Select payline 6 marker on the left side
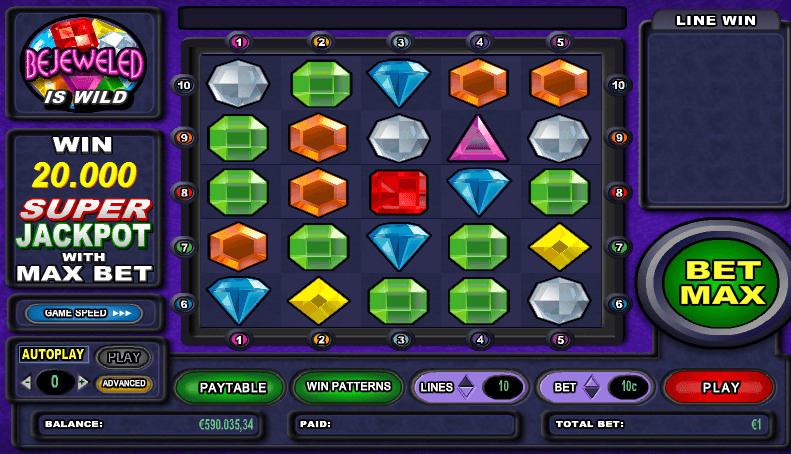Viewport: 791px width, 454px height. pyautogui.click(x=183, y=304)
